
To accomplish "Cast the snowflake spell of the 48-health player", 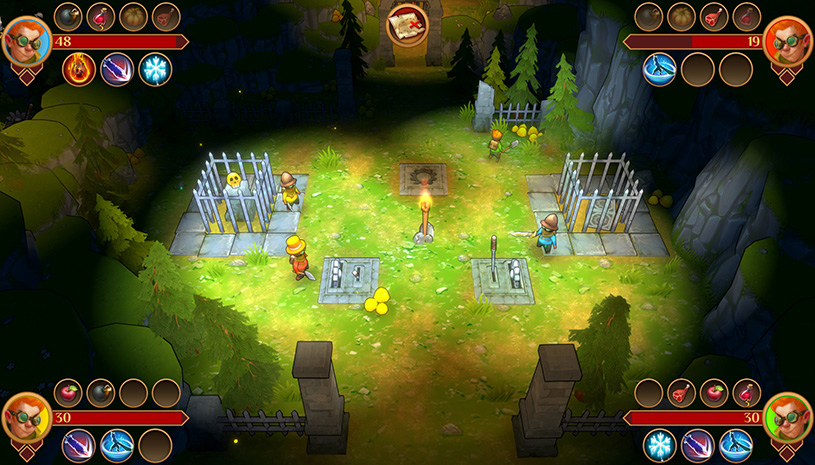I will click(x=155, y=69).
